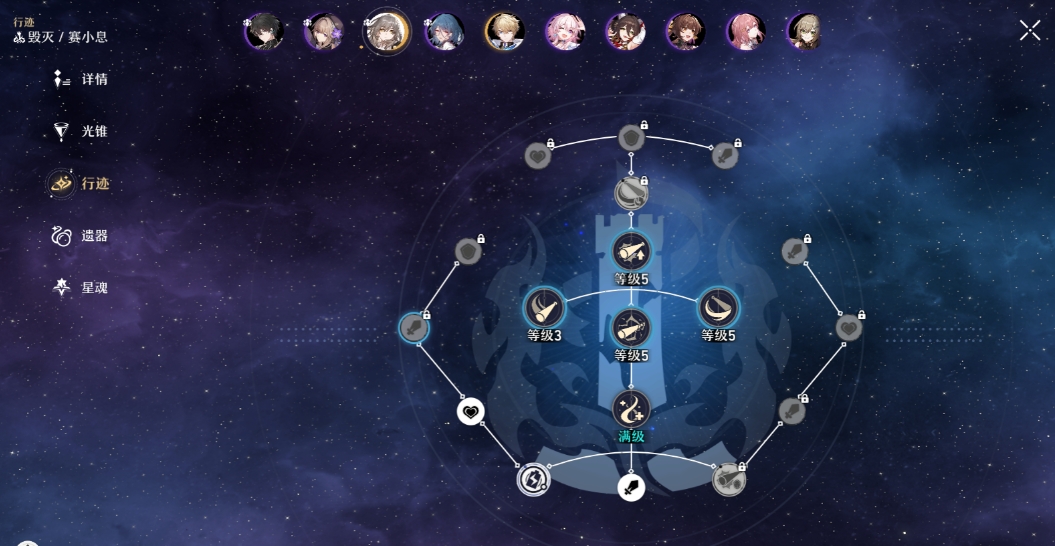The height and width of the screenshot is (546, 1055).
Task: Pick the dark-haired character portrait at far left
Action: (264, 32)
